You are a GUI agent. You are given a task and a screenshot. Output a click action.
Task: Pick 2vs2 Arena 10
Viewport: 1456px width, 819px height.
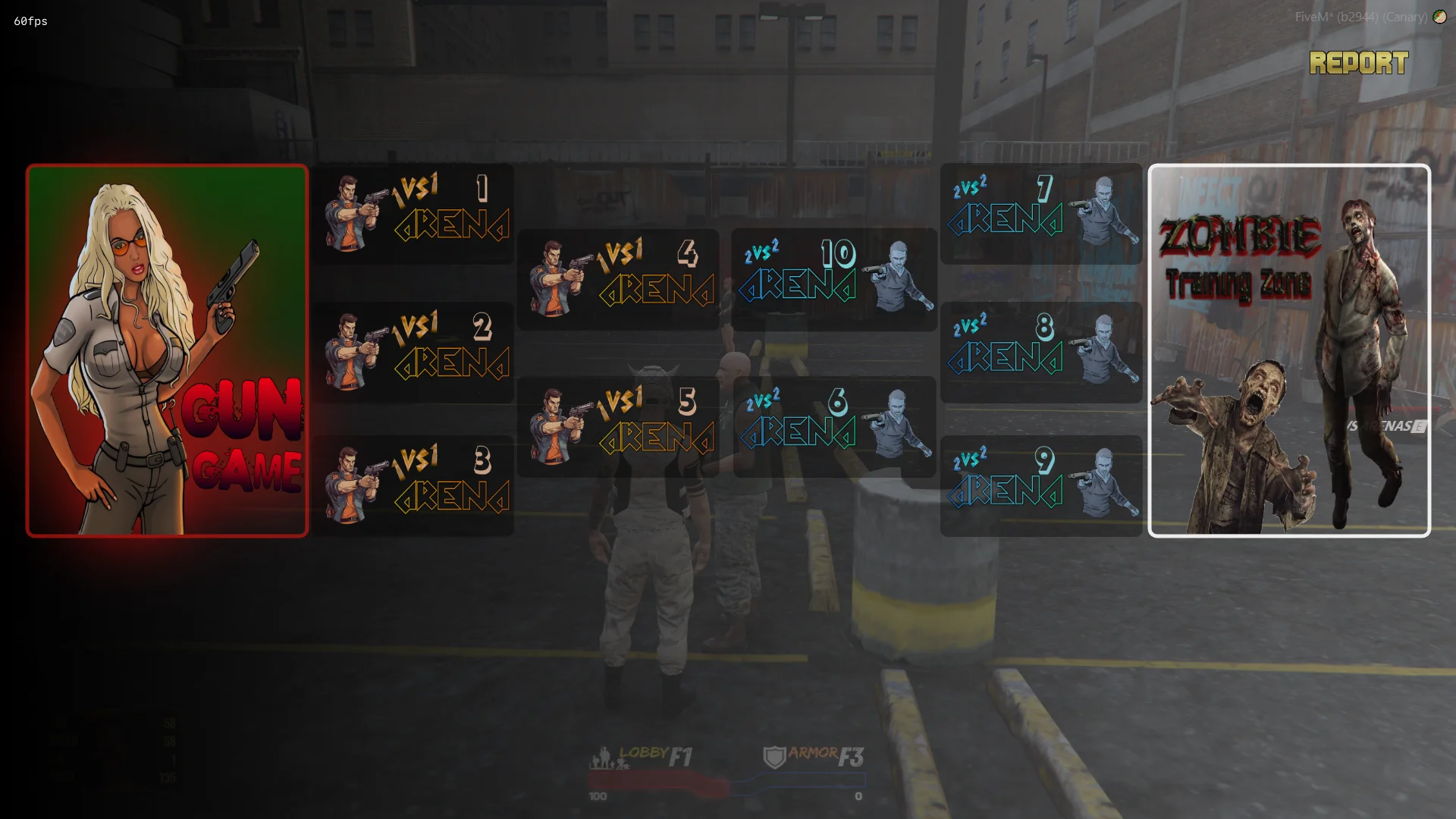point(834,279)
